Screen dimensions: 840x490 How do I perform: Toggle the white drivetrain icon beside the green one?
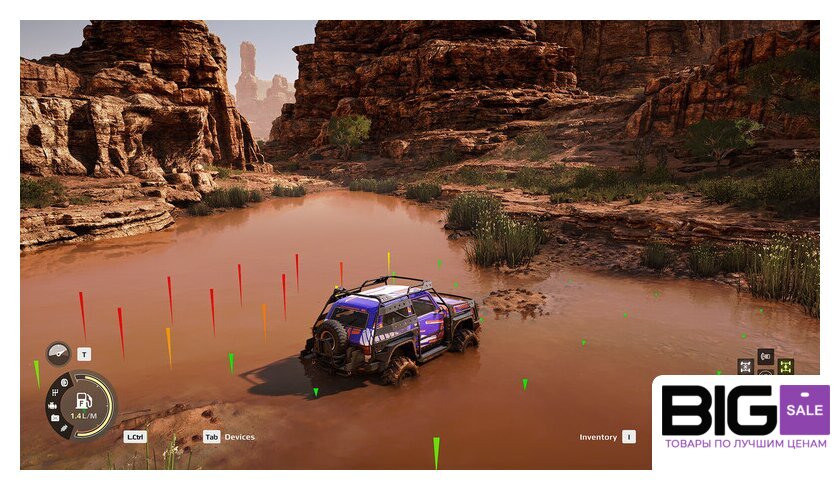745,366
